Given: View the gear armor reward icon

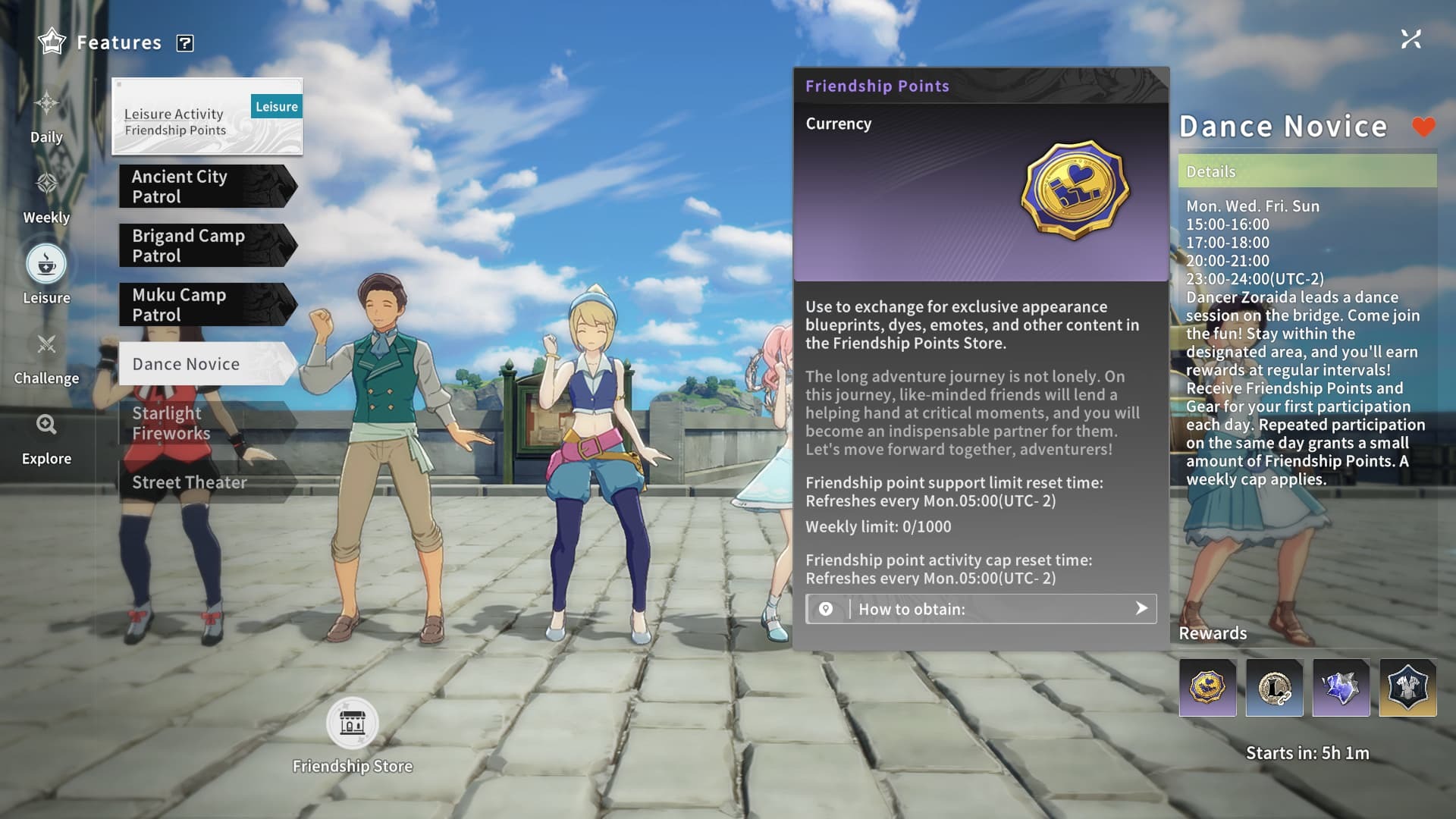Looking at the screenshot, I should [1407, 688].
